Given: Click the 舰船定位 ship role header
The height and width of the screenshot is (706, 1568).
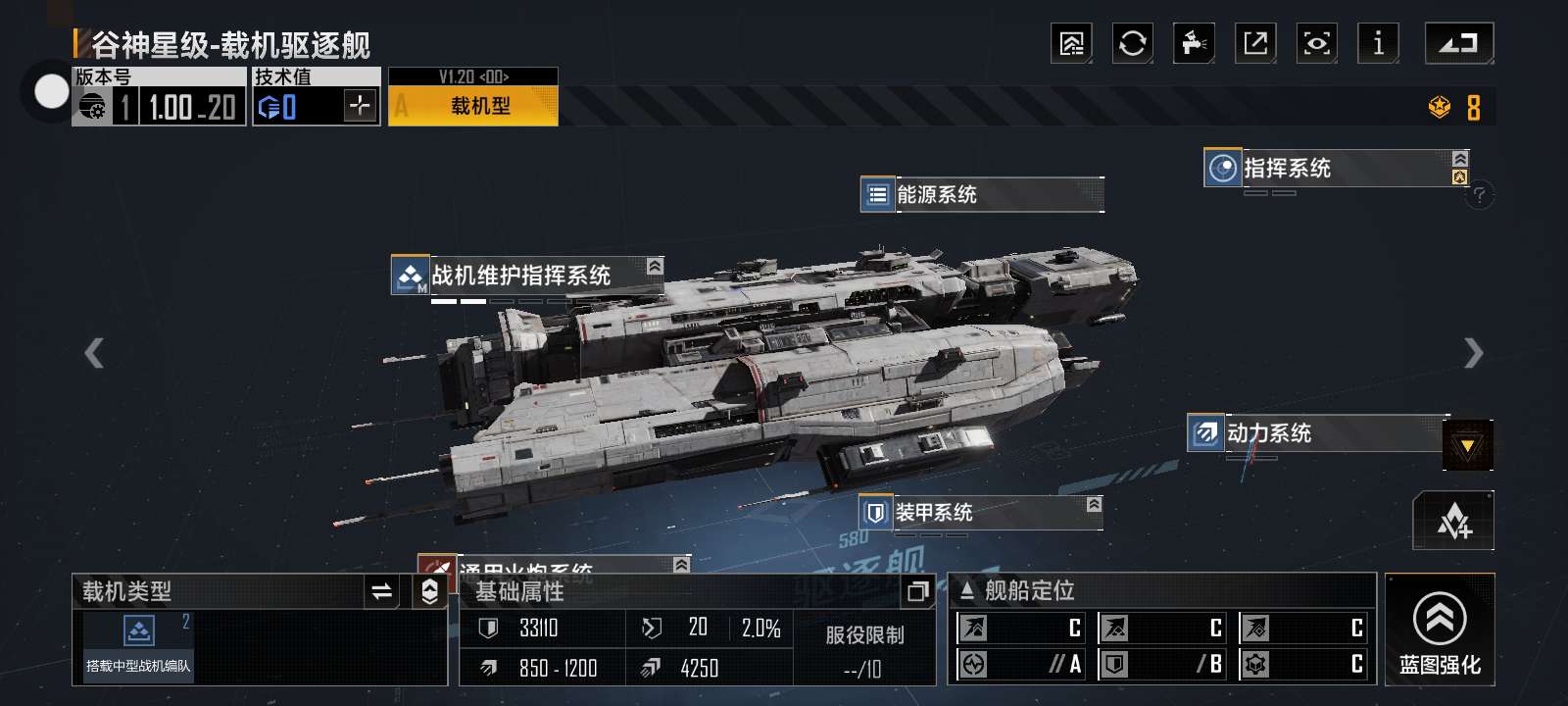Looking at the screenshot, I should coord(1029,590).
